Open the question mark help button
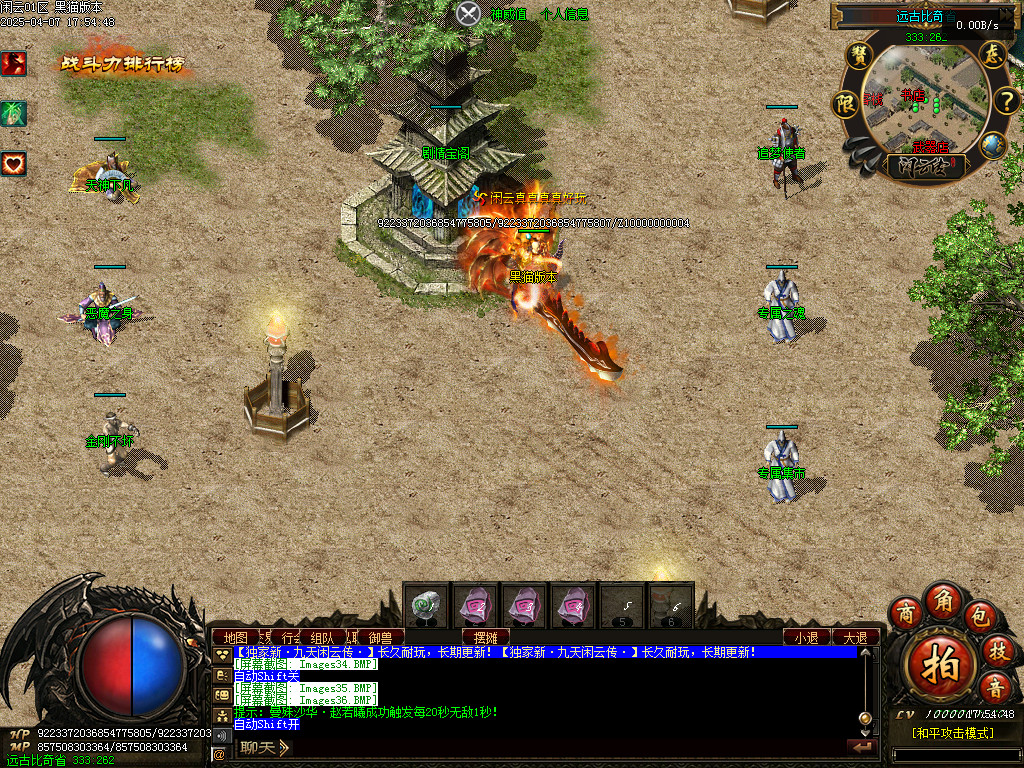 pos(1005,101)
